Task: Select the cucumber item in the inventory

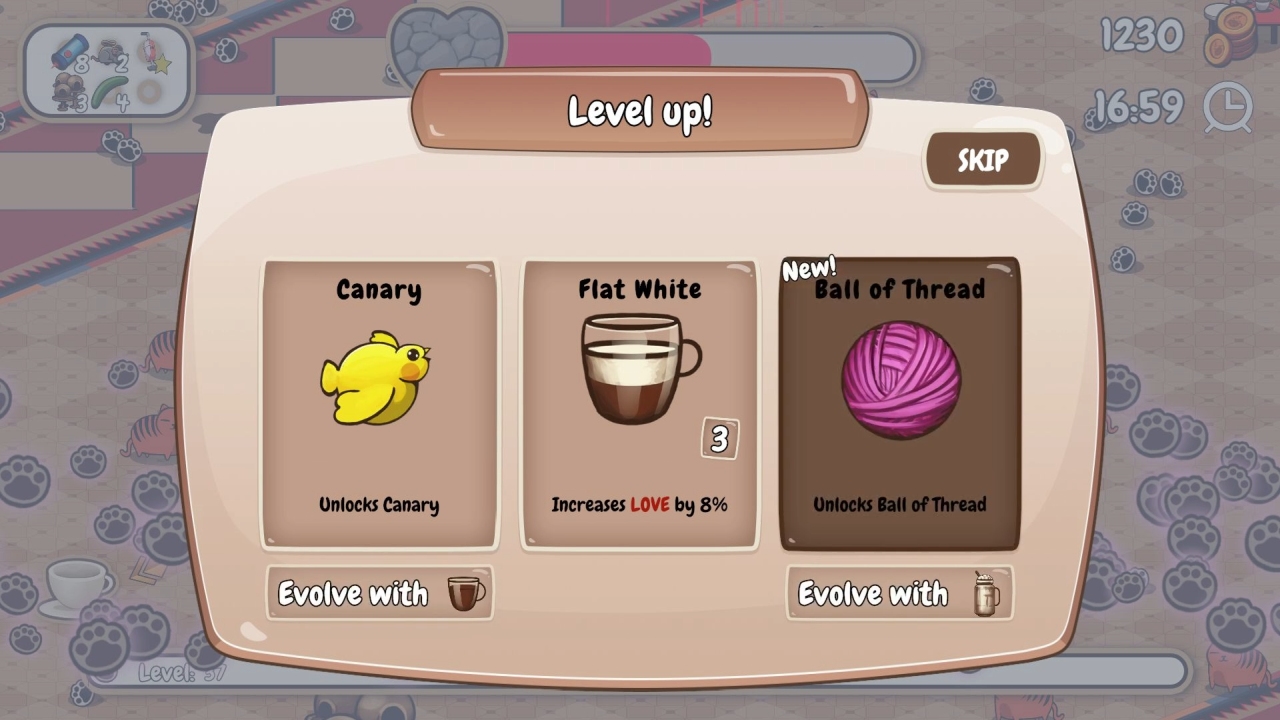Action: click(108, 90)
